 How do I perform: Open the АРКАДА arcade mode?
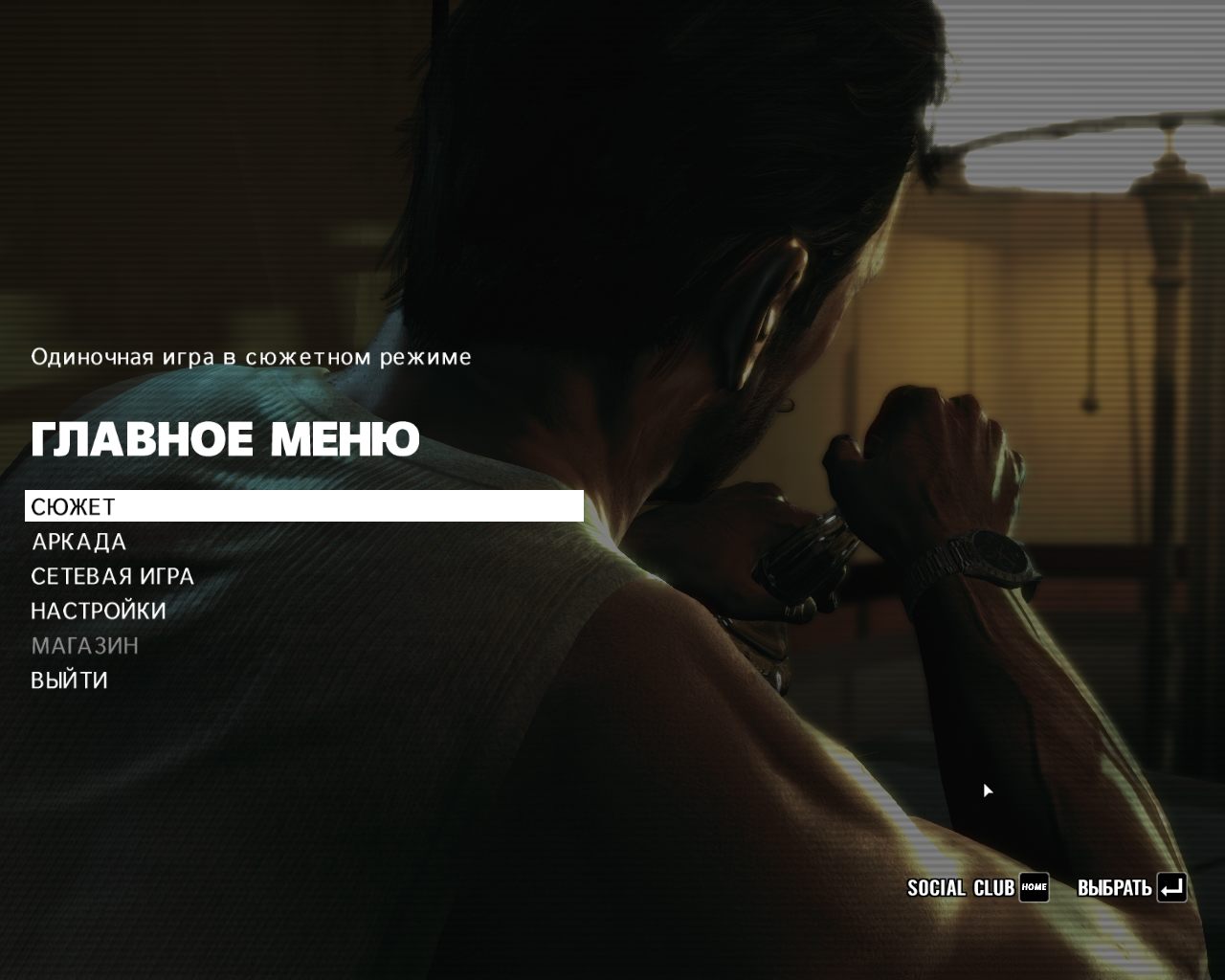79,542
